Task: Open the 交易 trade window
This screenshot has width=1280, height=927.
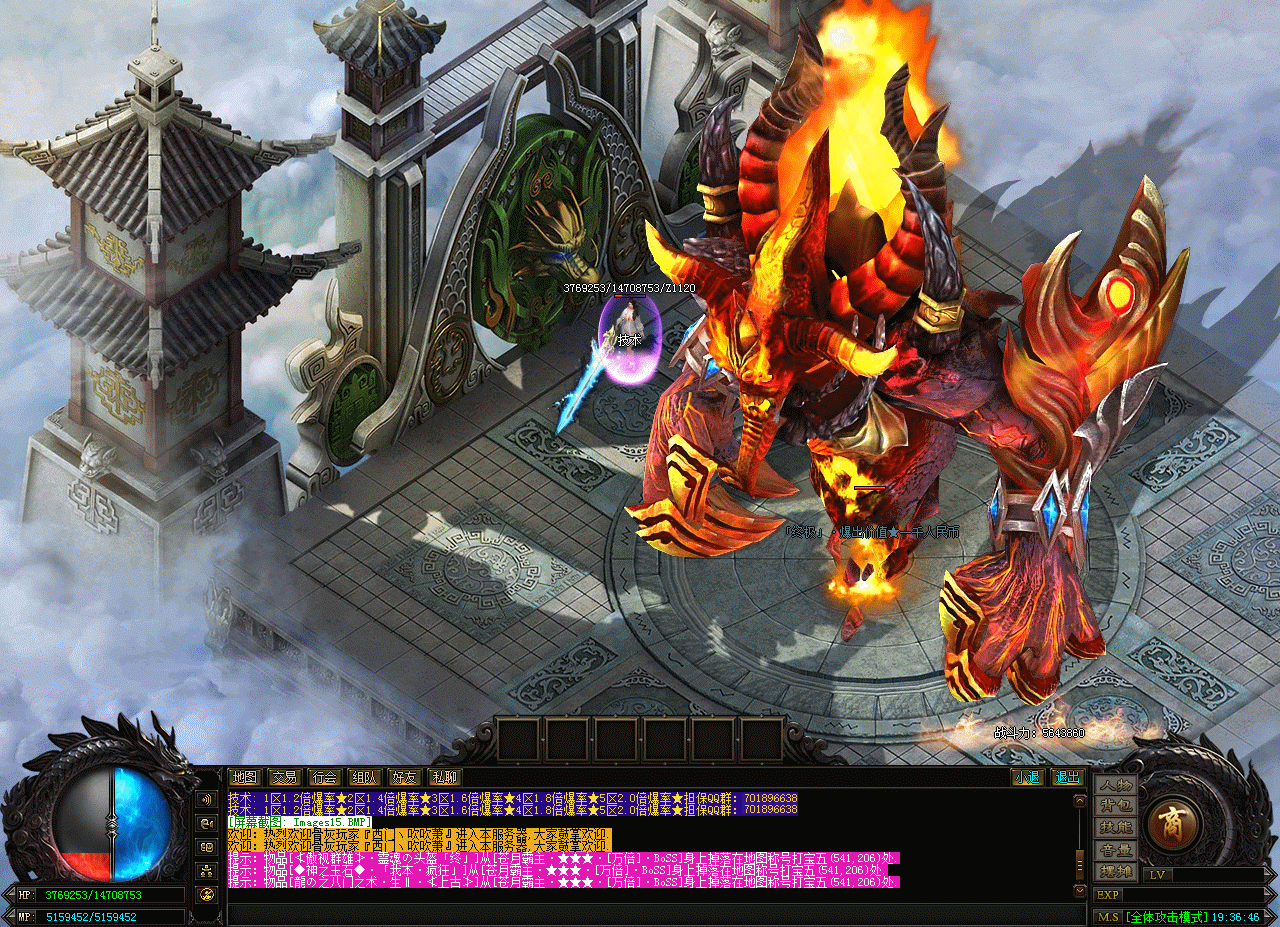Action: 284,777
